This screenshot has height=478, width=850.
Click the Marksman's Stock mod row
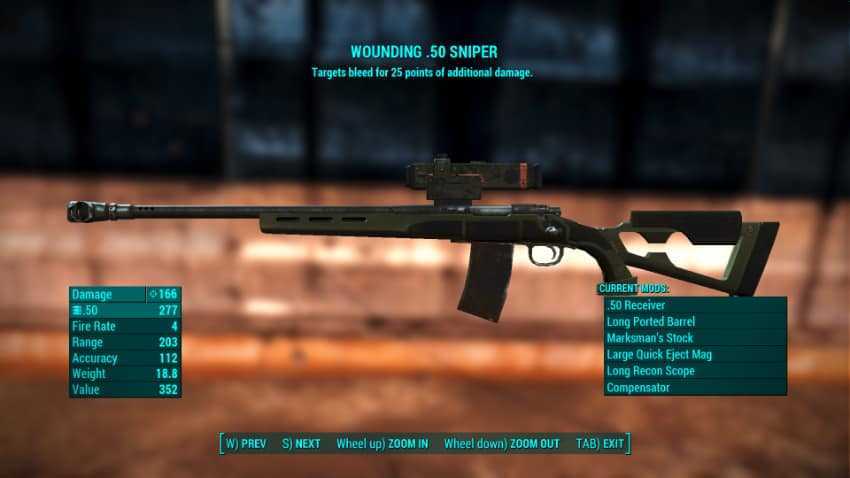point(695,338)
